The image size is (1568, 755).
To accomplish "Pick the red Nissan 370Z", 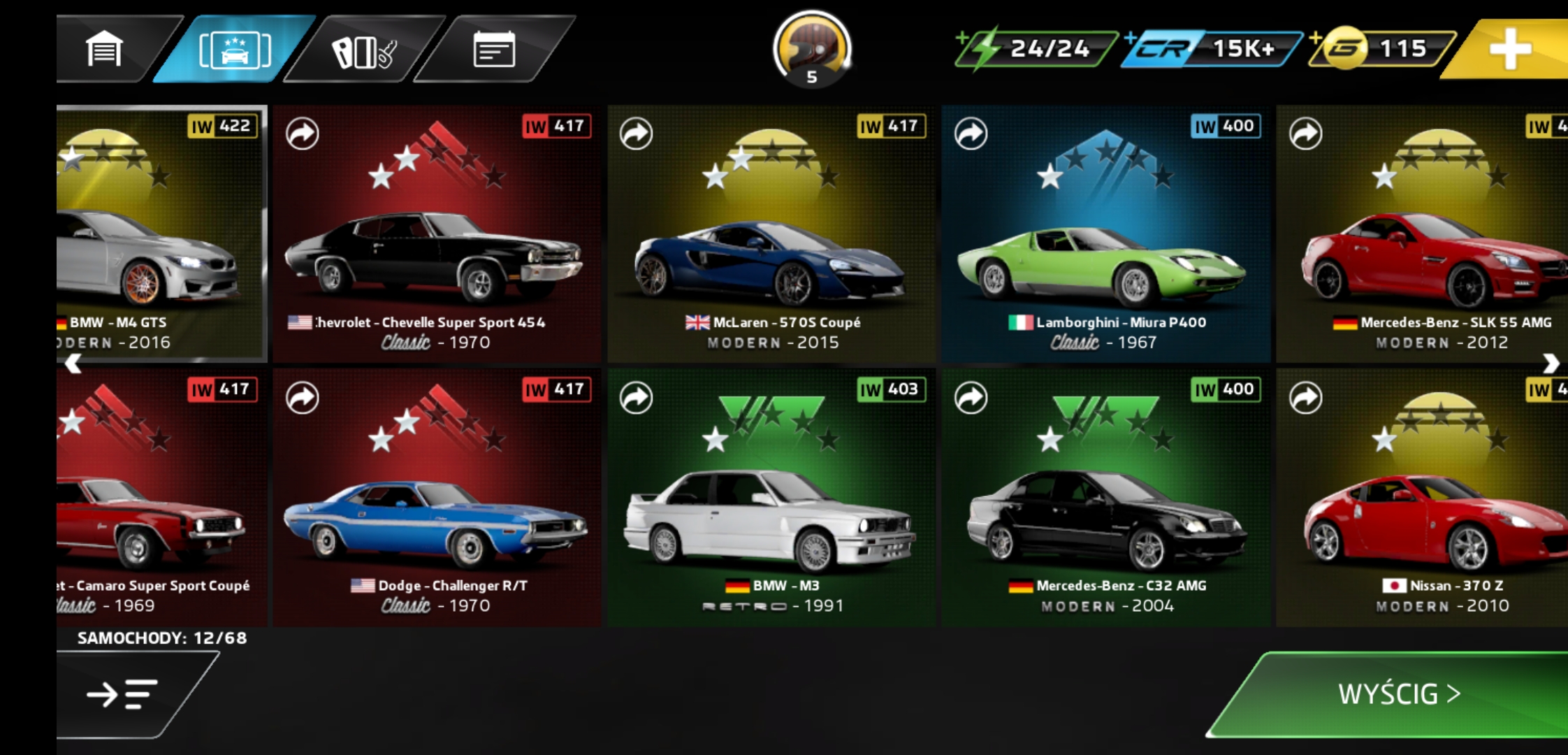I will pyautogui.click(x=1422, y=498).
